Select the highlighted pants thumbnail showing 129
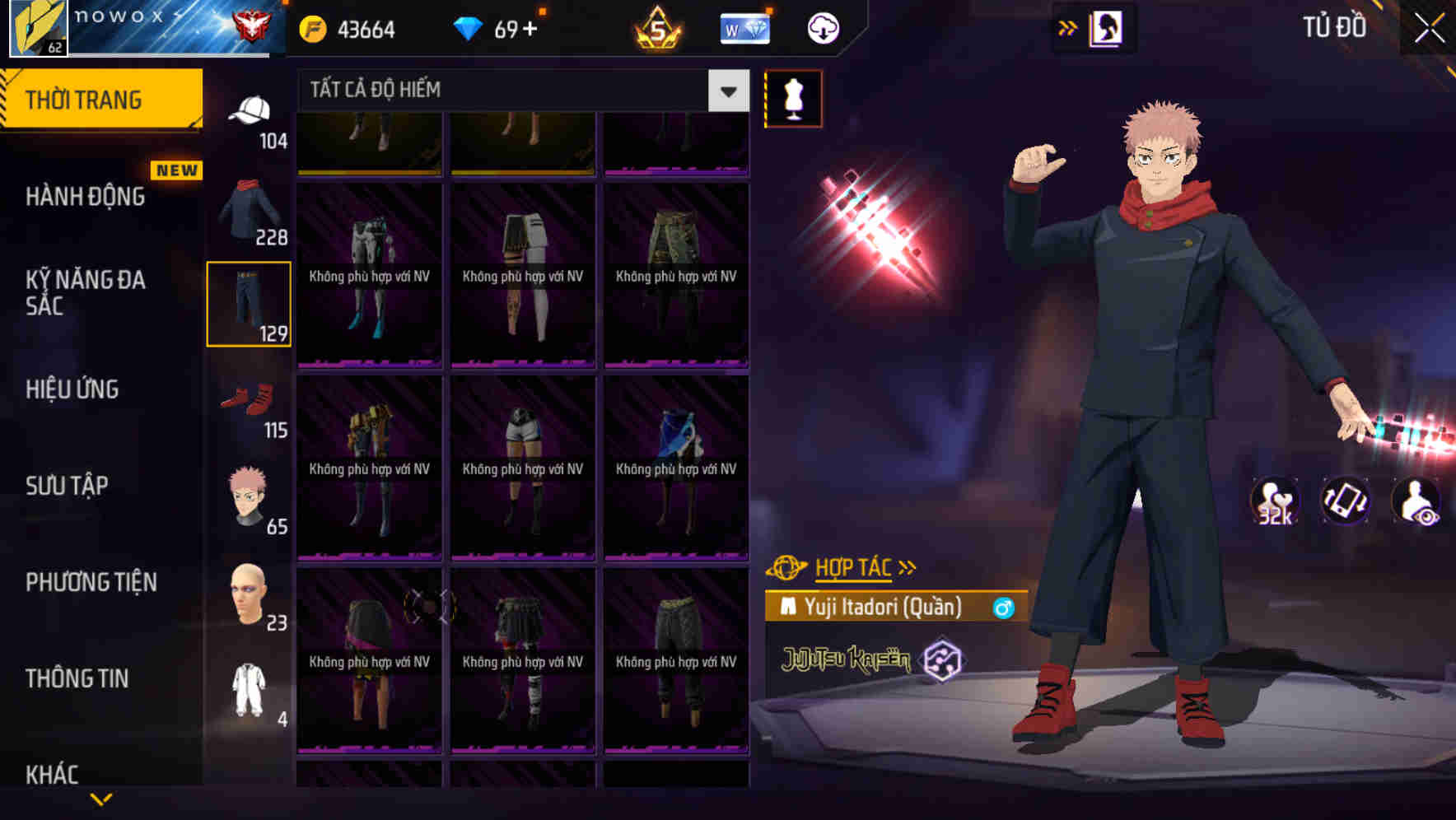The width and height of the screenshot is (1456, 820). pos(249,303)
